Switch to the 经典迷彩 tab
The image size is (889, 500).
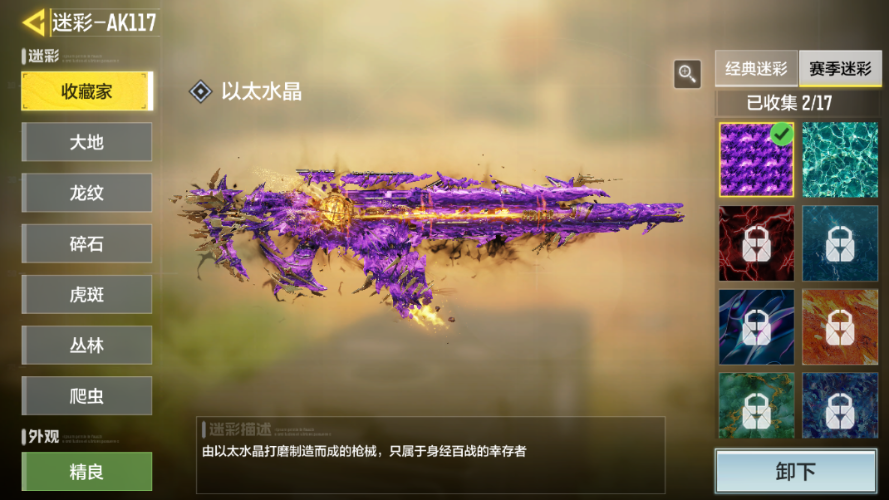(756, 70)
